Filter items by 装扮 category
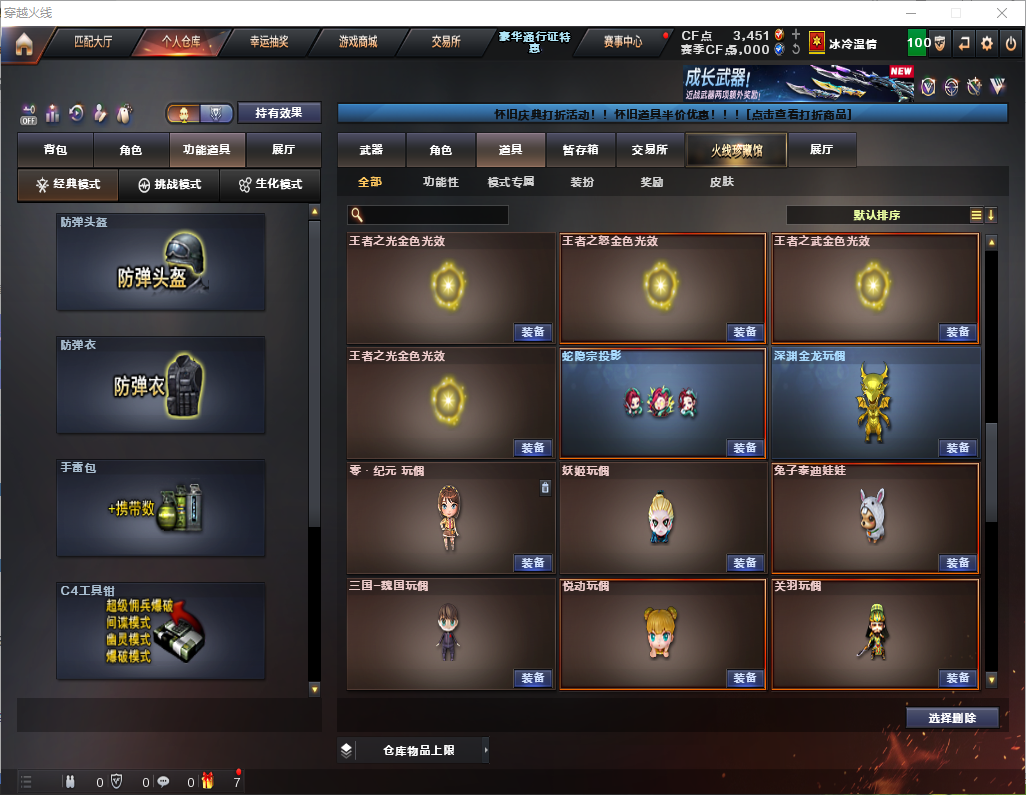 582,183
